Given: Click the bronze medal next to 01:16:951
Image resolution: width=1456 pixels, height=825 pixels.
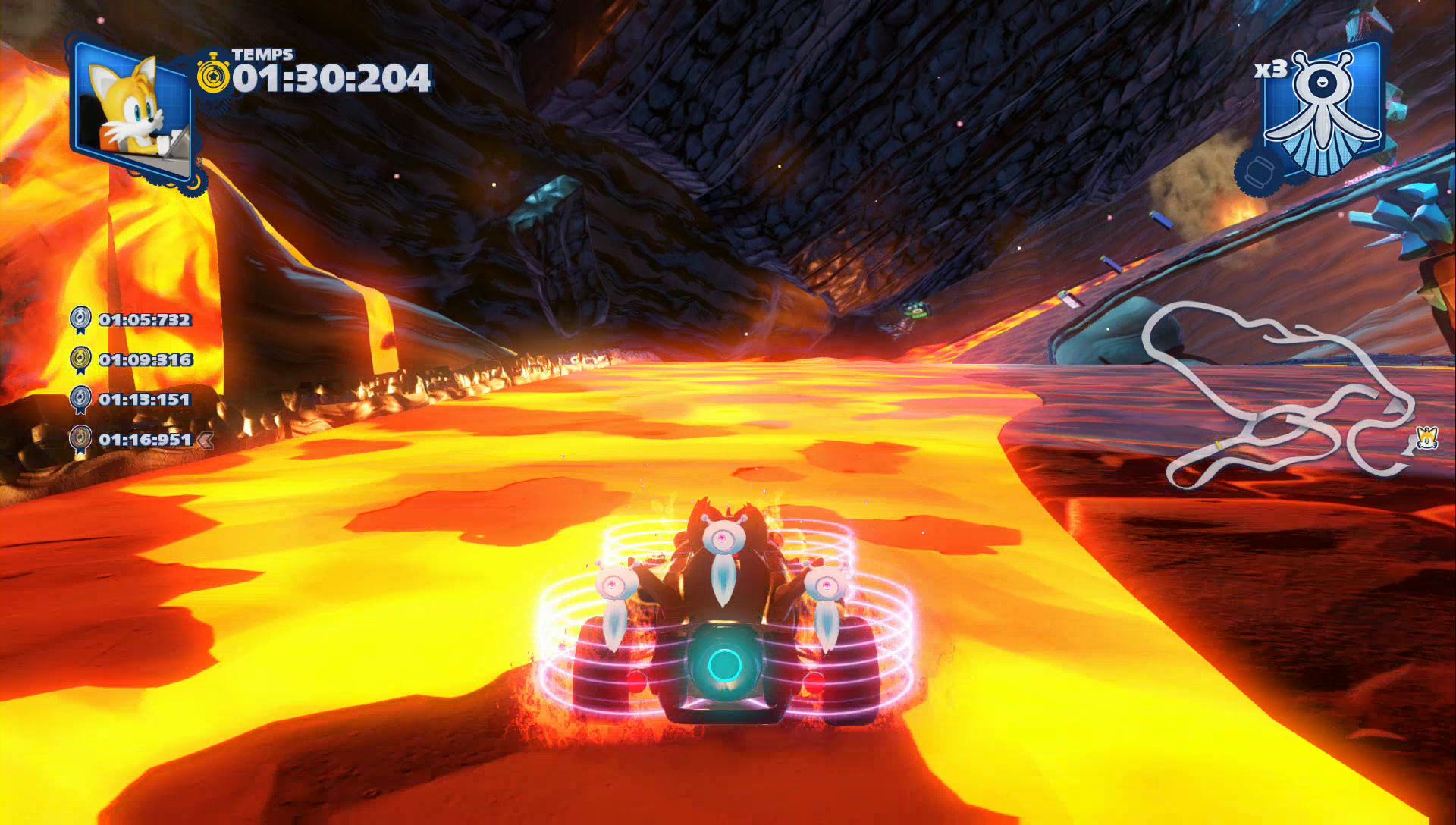Looking at the screenshot, I should click(80, 438).
